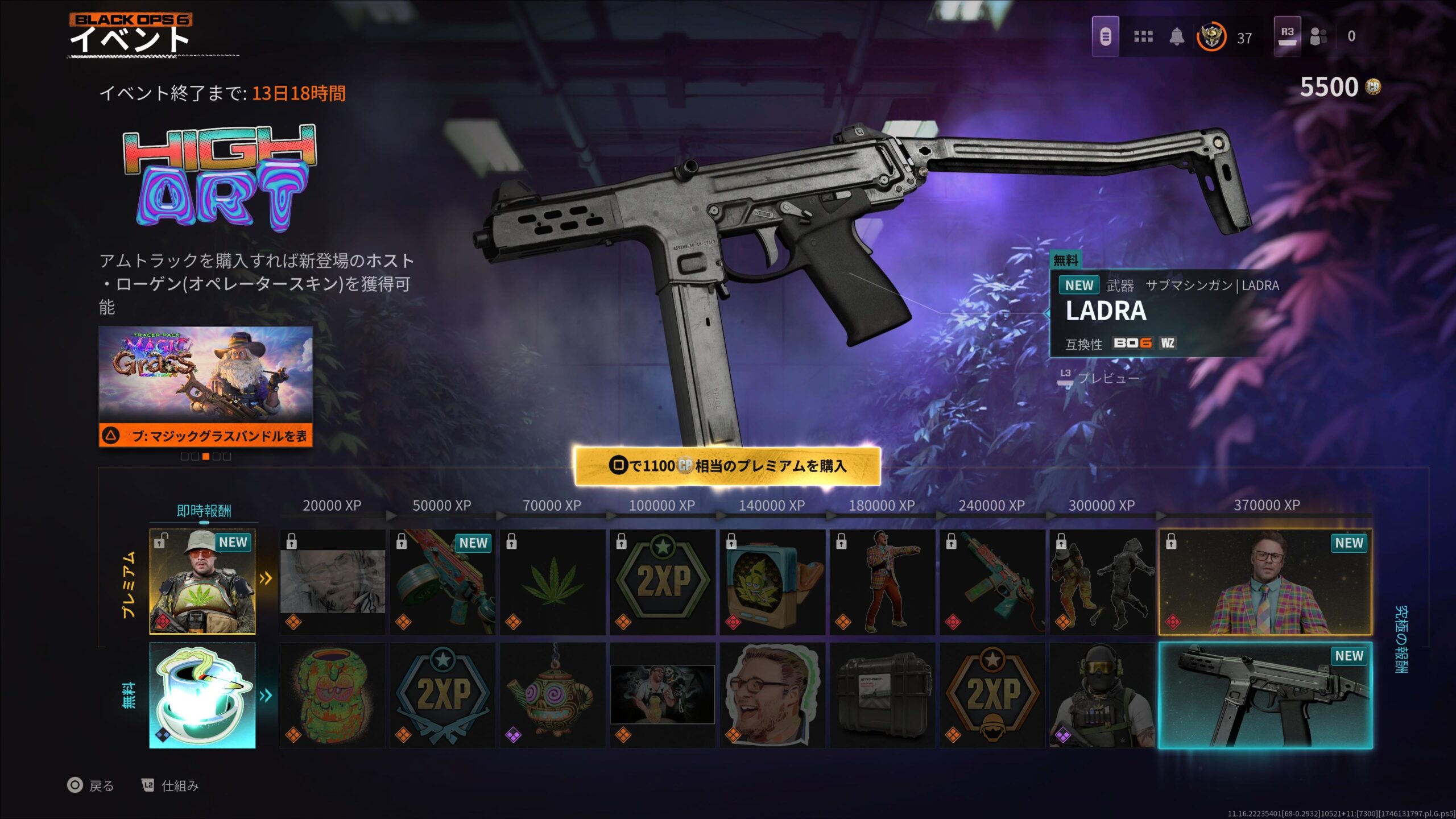Select the free melted green face reward
Viewport: 1456px width, 819px height.
(x=332, y=695)
